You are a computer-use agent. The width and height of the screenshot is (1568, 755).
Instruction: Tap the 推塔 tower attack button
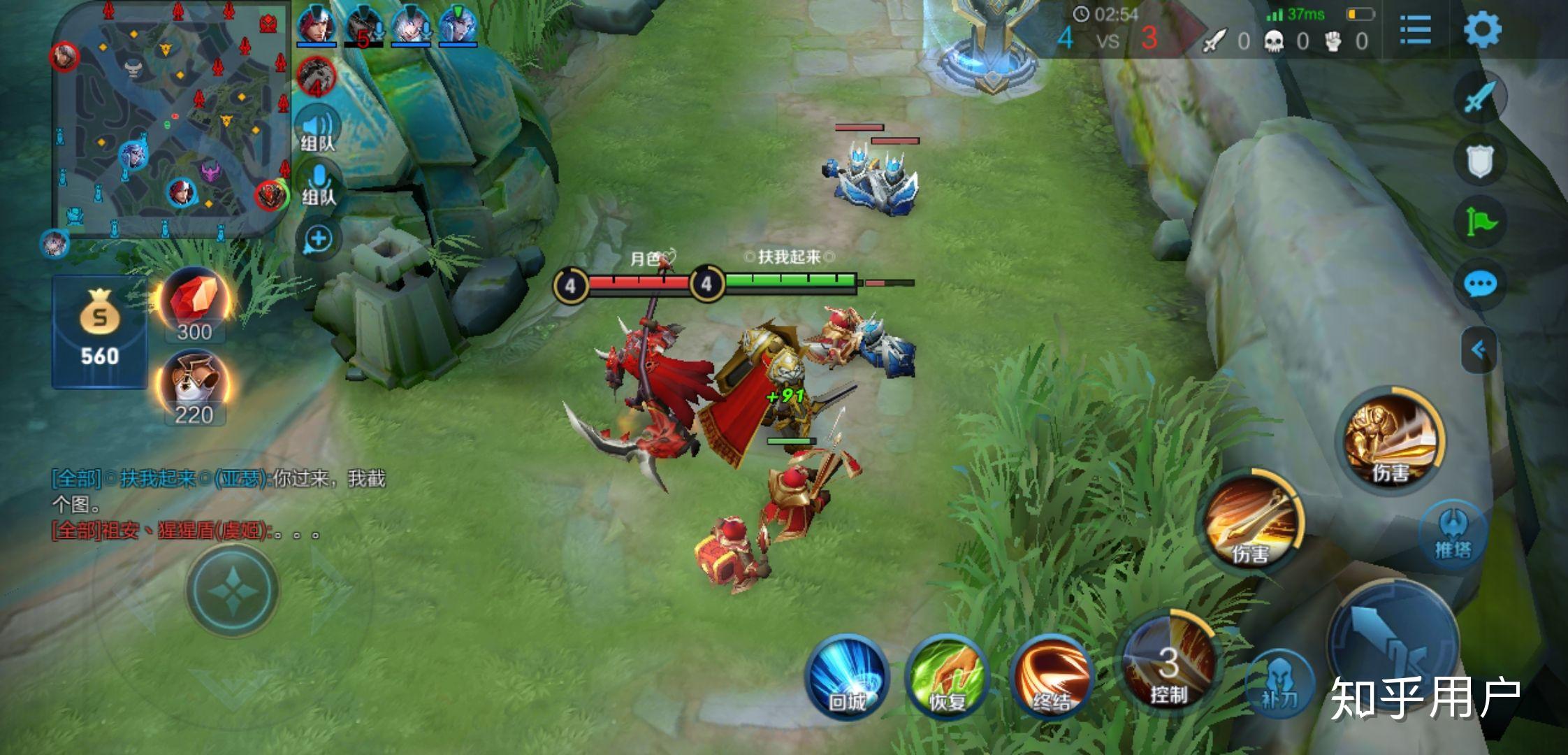[x=1453, y=535]
